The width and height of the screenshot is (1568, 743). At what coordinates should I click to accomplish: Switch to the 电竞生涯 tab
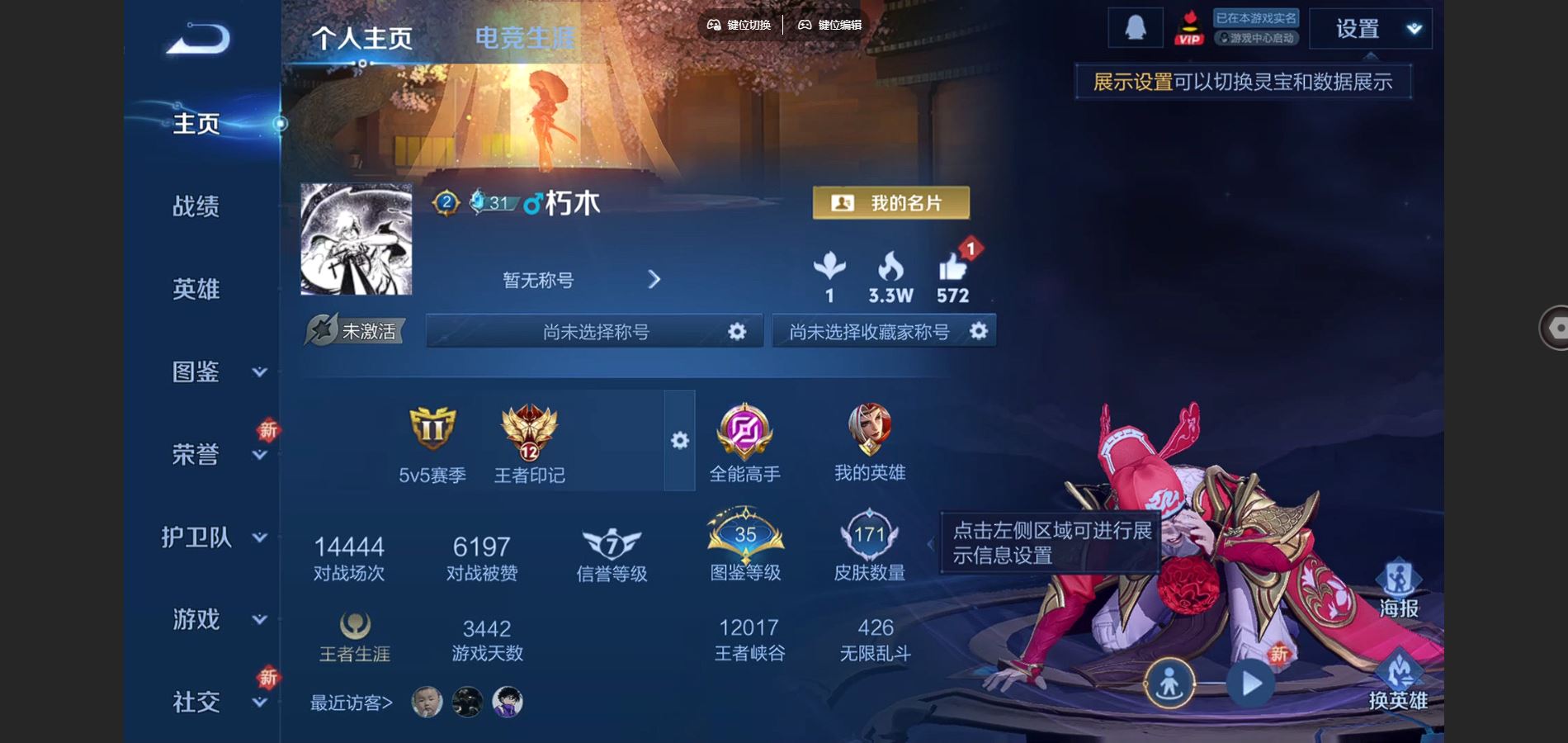pyautogui.click(x=525, y=38)
